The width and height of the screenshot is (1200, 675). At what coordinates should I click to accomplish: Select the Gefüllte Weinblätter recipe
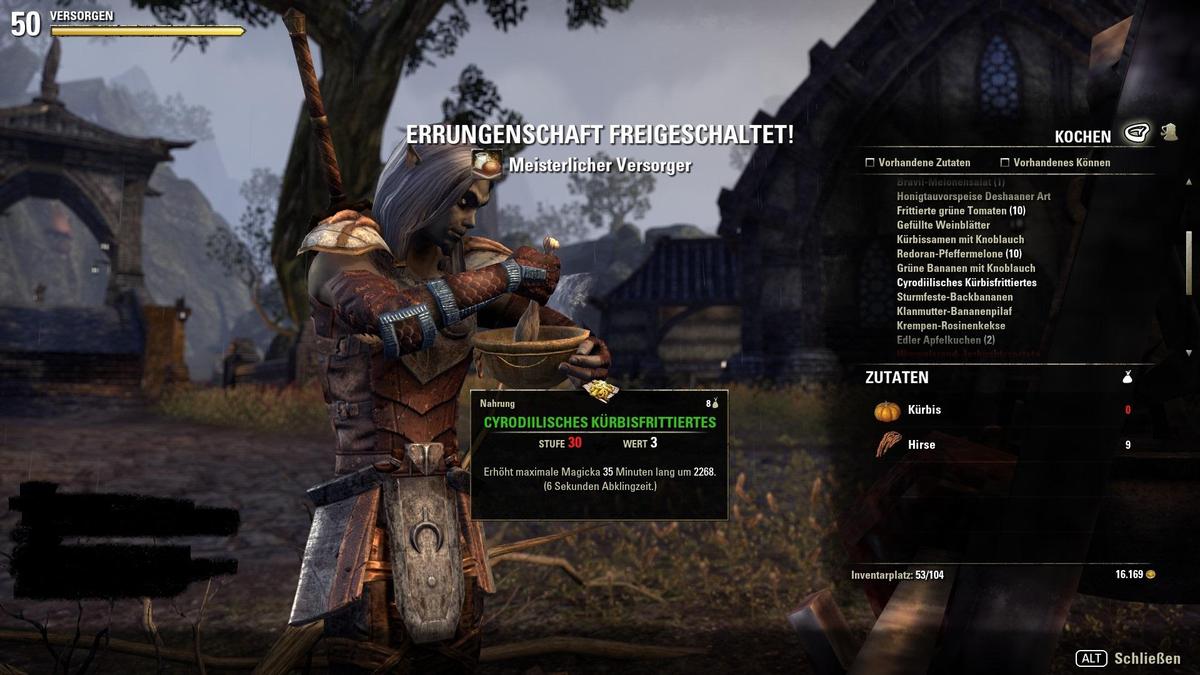(x=943, y=225)
